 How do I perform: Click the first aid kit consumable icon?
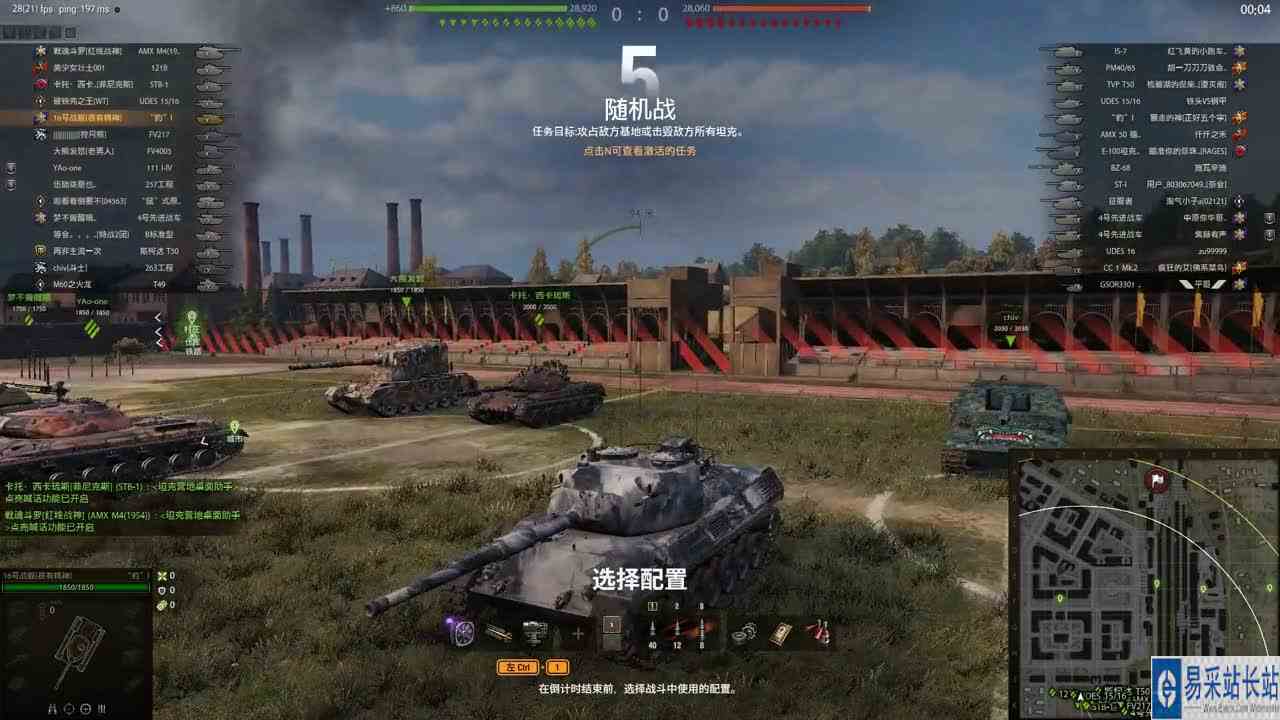(779, 633)
